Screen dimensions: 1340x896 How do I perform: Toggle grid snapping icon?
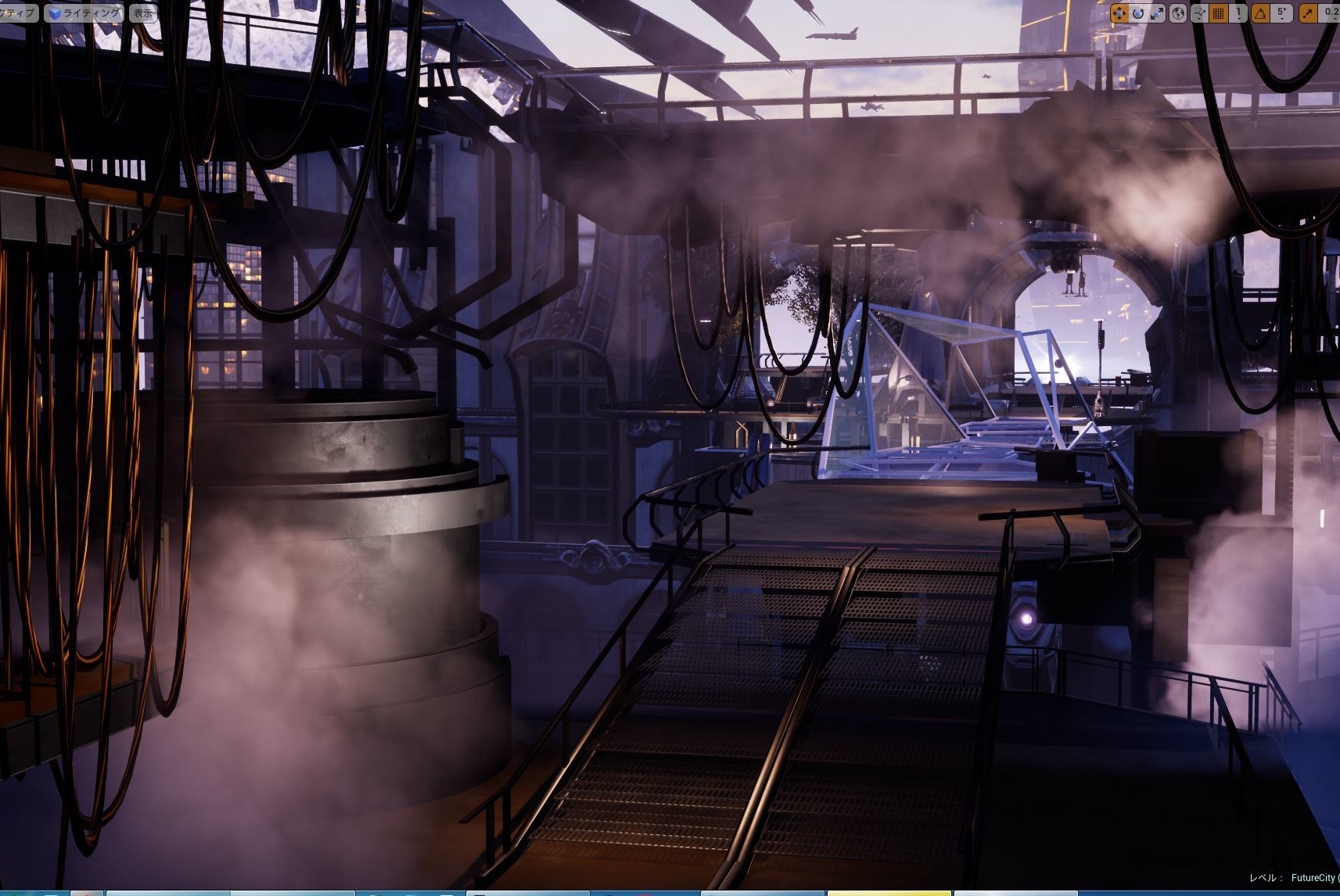click(1219, 13)
